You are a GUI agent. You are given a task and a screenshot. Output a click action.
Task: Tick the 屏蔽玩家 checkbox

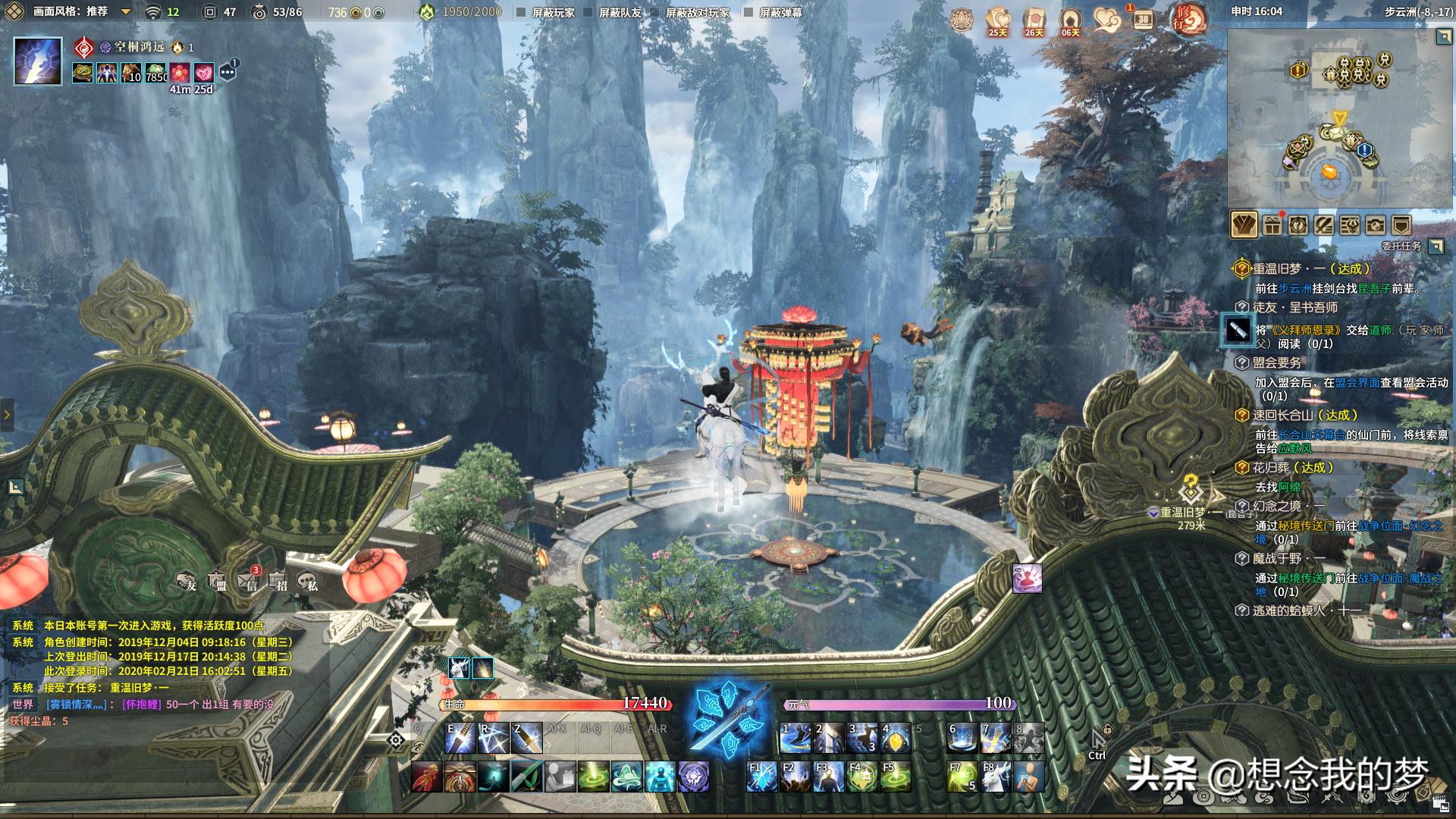click(521, 13)
